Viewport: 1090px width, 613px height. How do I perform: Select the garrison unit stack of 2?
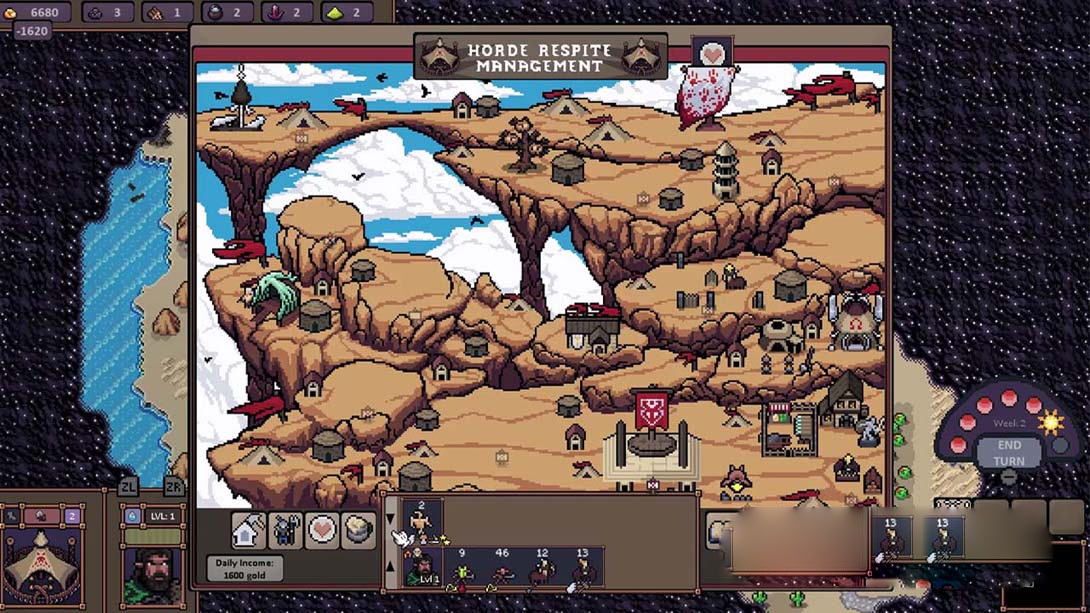coord(423,522)
